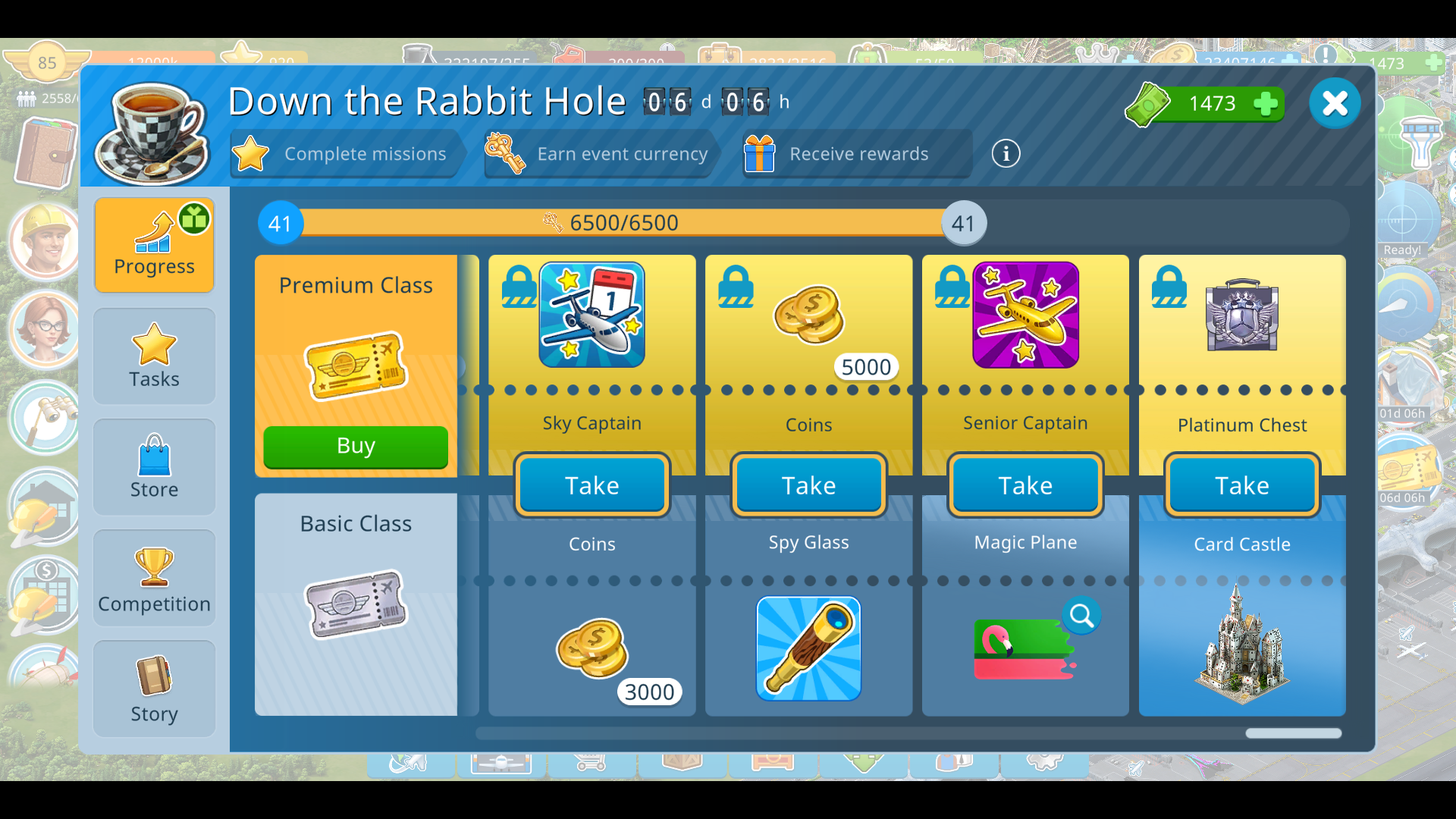Take the Magic Plane reward
This screenshot has width=1456, height=819.
point(1025,485)
